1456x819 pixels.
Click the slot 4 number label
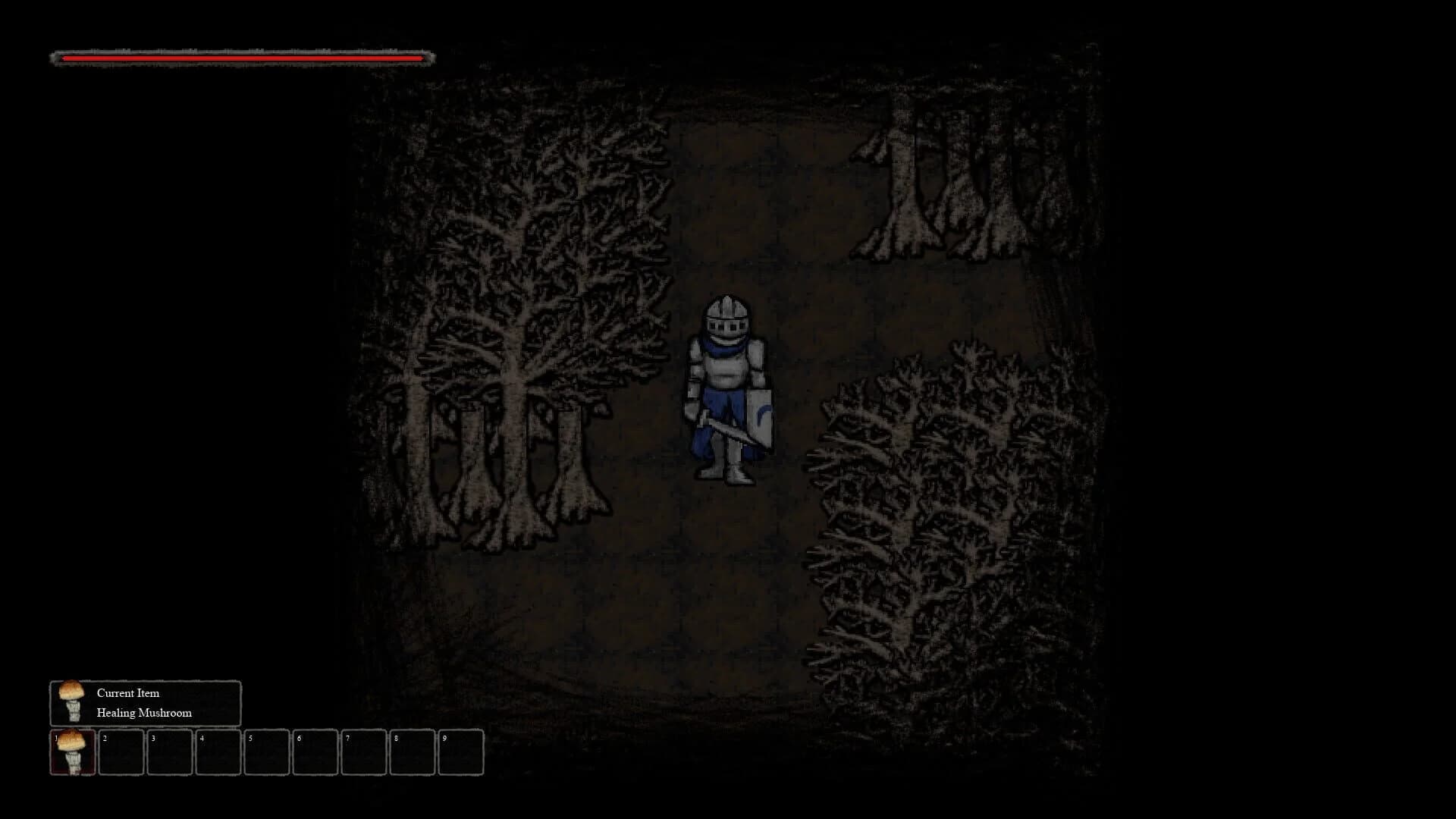202,737
